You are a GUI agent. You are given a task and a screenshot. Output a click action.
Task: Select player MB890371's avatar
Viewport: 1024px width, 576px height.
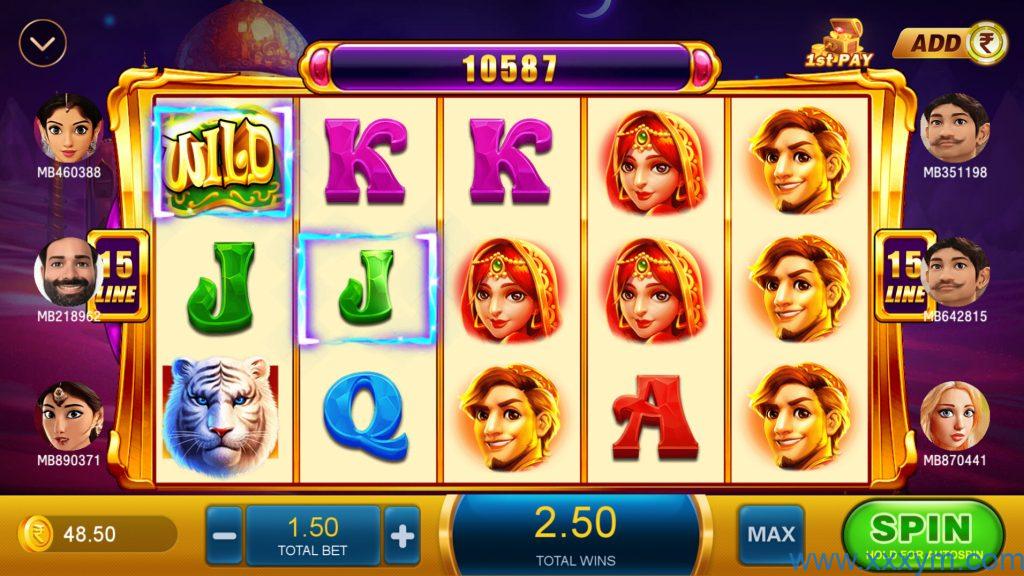69,415
